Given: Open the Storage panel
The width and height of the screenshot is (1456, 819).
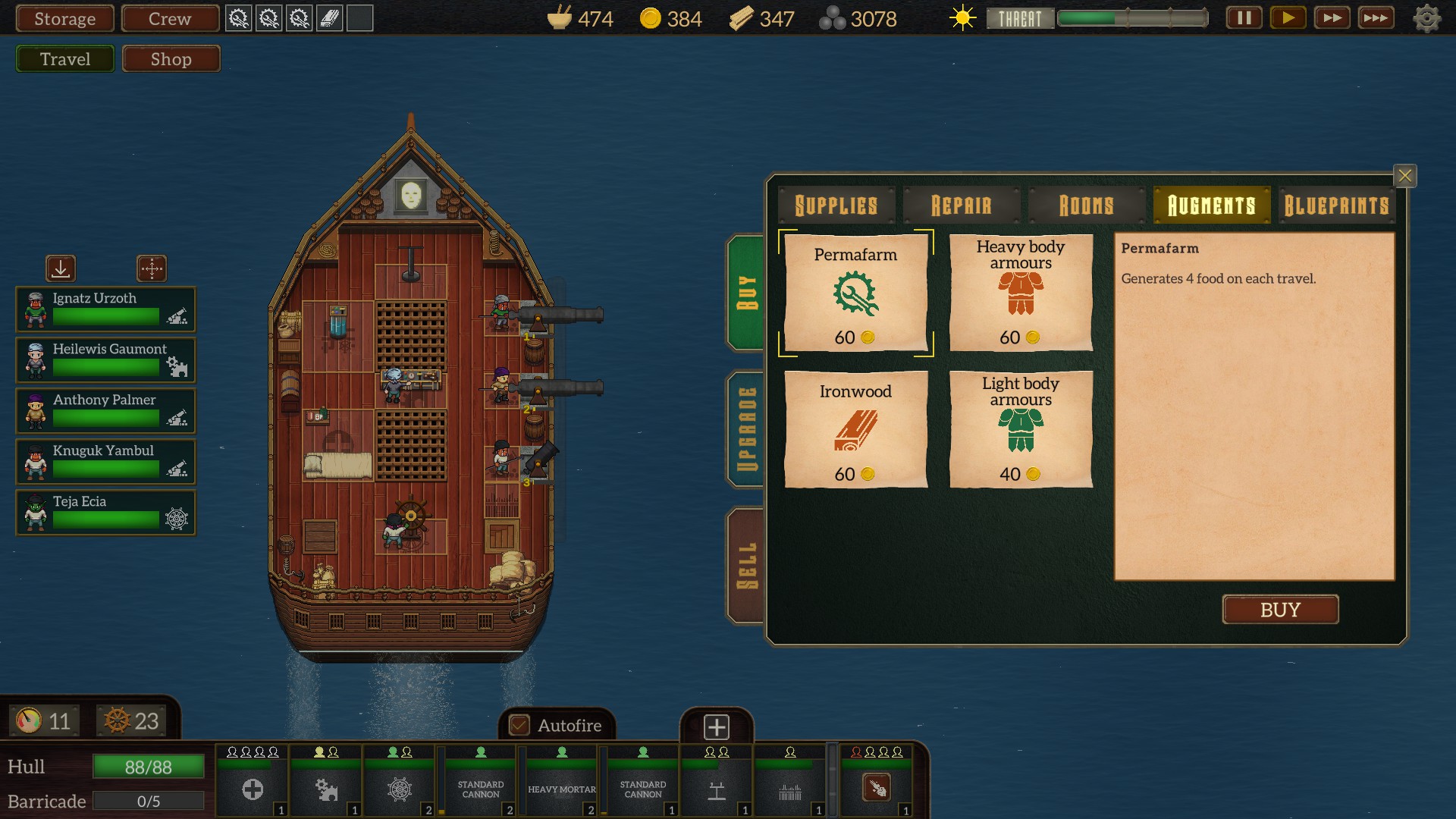Looking at the screenshot, I should click(x=64, y=19).
